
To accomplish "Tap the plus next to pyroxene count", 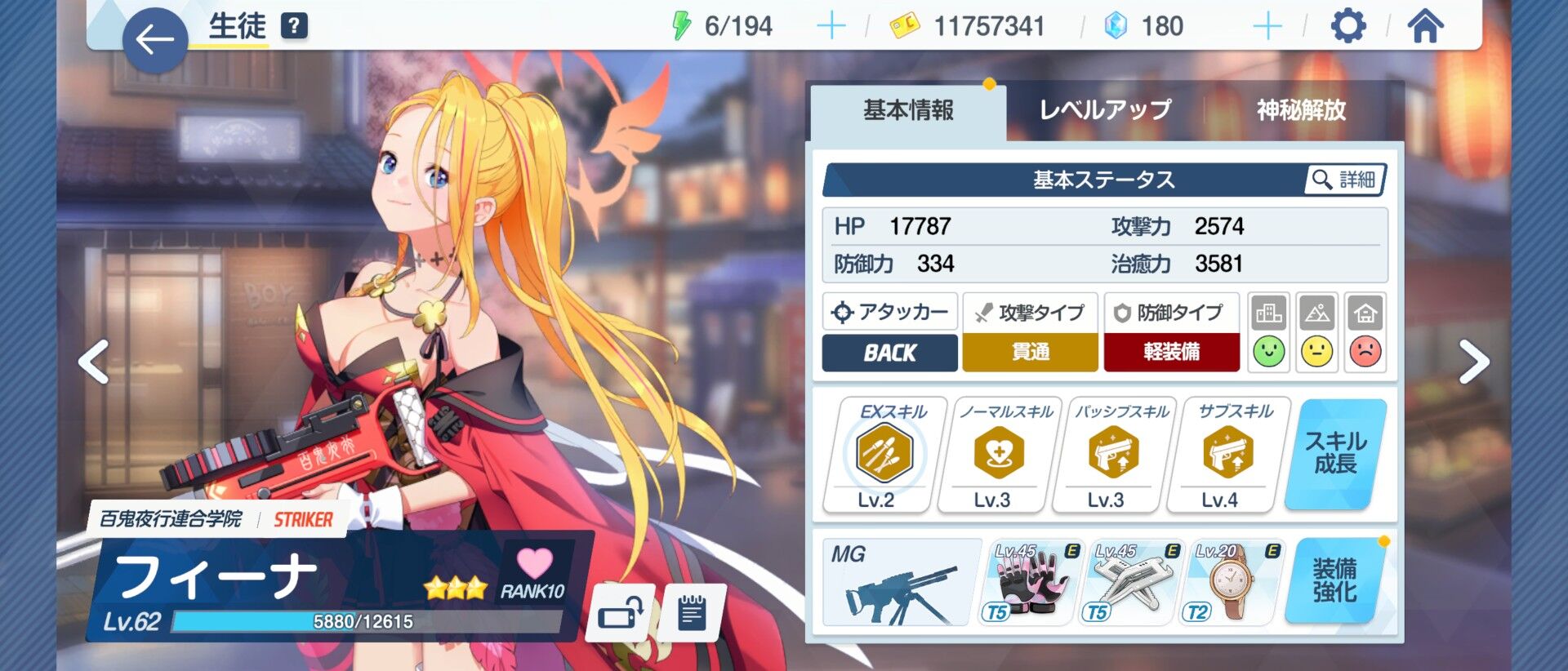I will [x=1267, y=25].
